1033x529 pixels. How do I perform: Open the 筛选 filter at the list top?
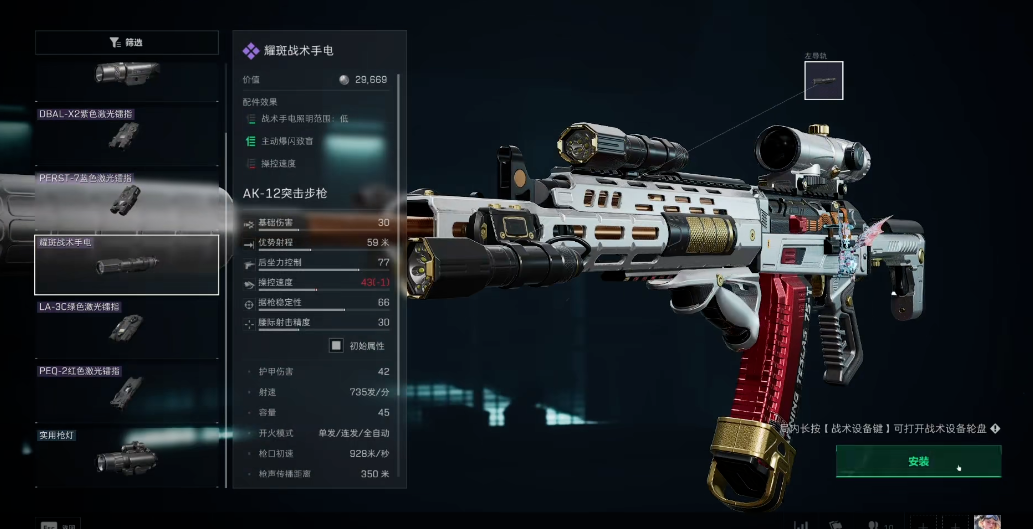point(126,42)
